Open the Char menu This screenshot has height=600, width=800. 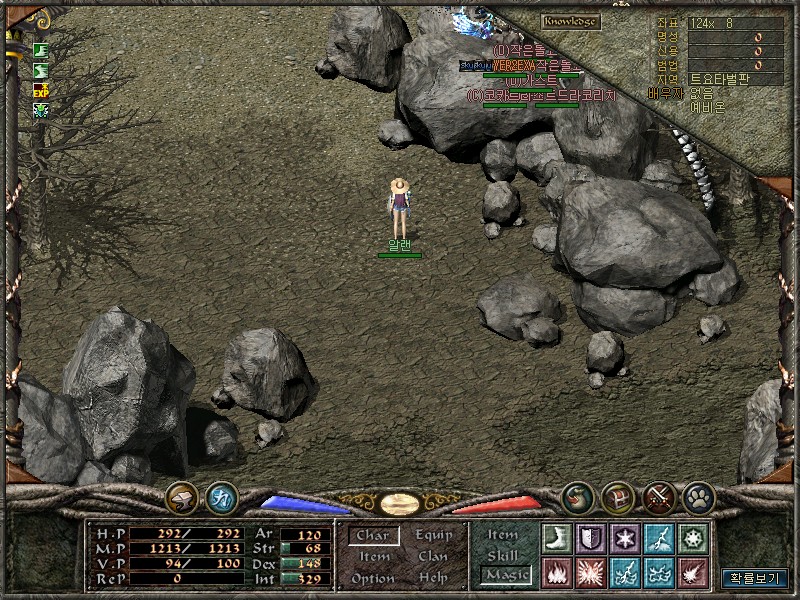[373, 536]
